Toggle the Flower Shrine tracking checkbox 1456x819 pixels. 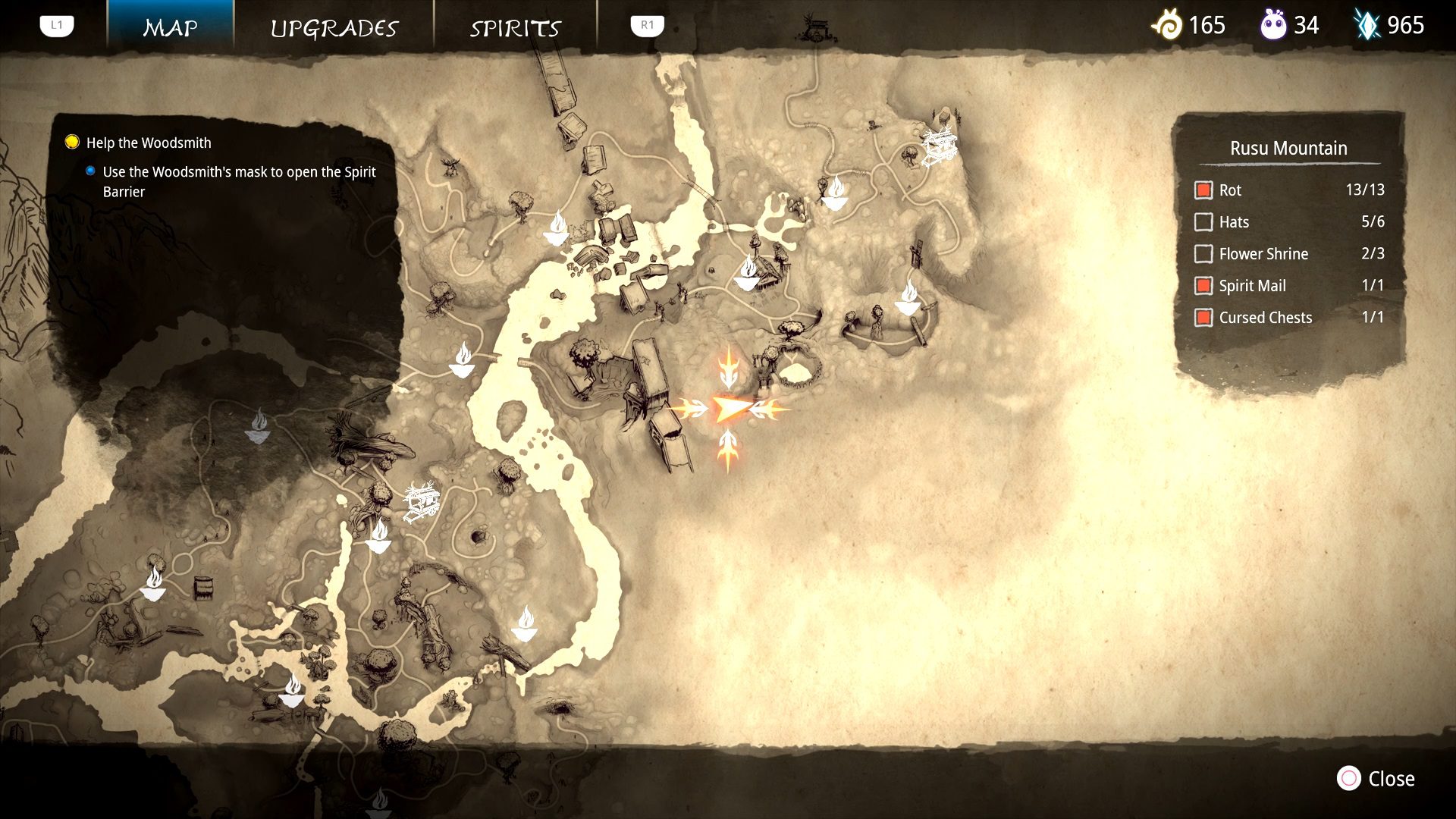(x=1204, y=254)
